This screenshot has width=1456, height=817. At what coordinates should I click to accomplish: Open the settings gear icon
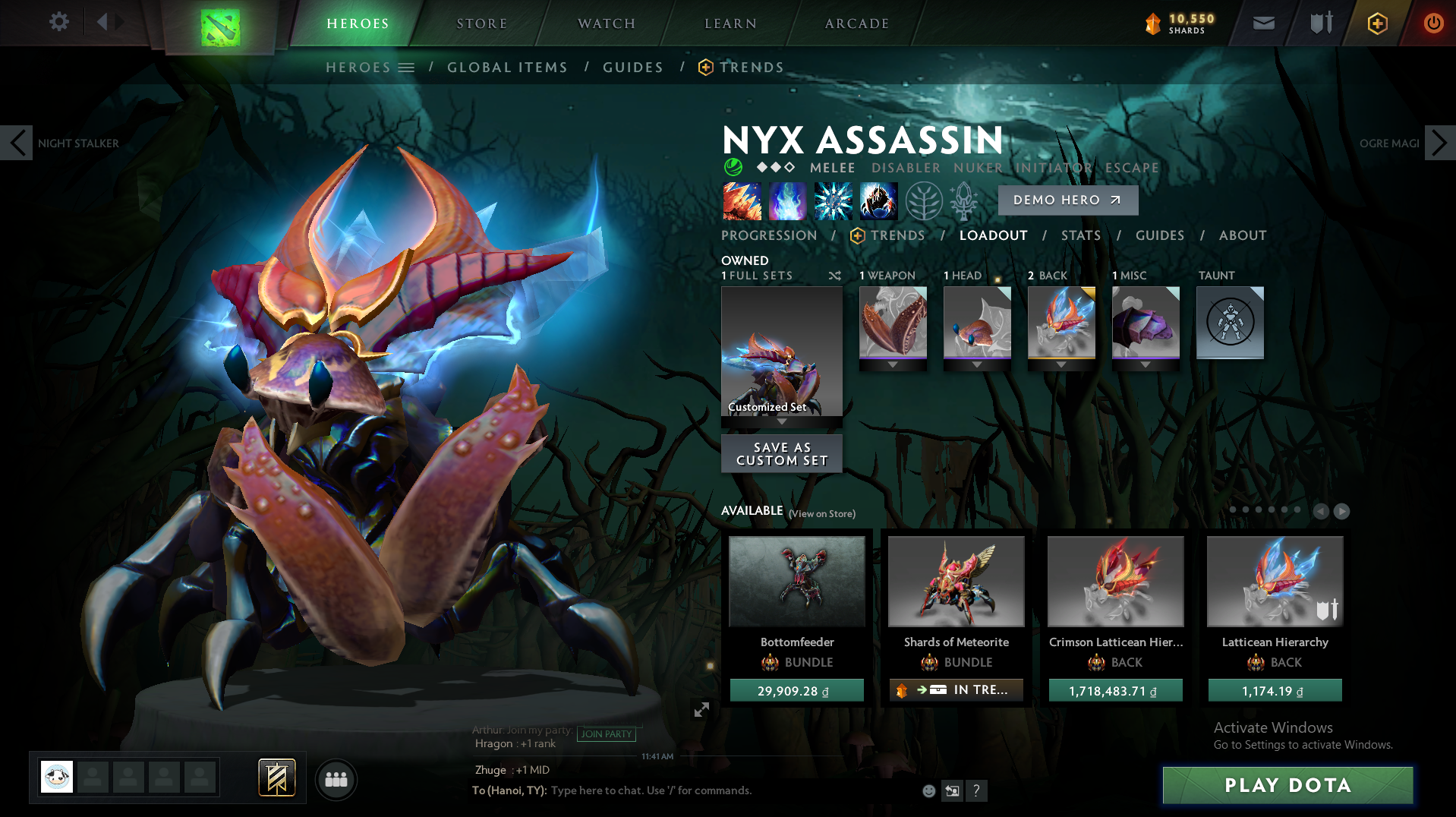pos(59,22)
